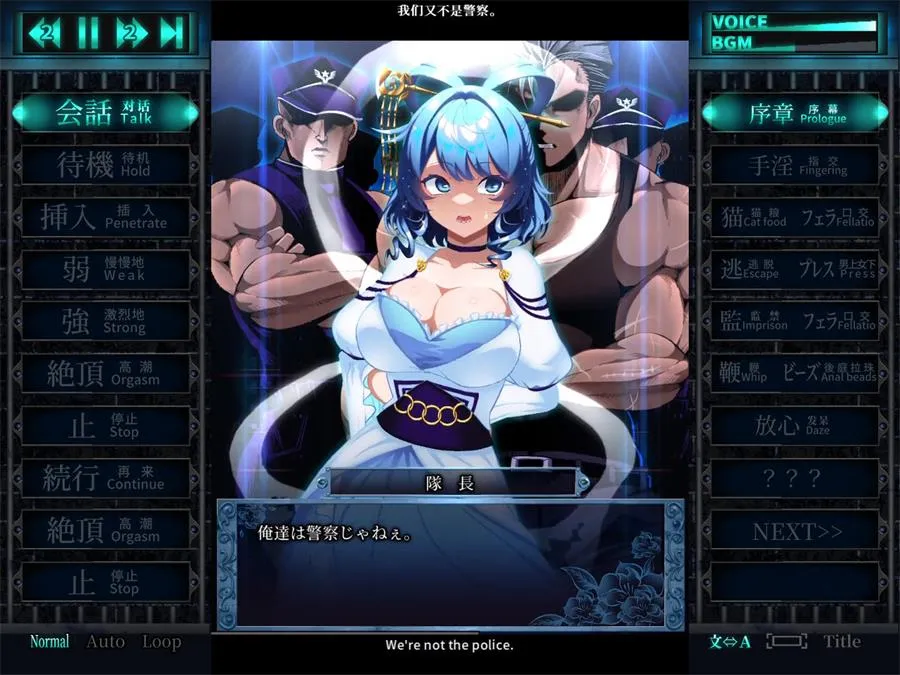Toggle the text language 文⇔A button
This screenshot has width=900, height=675.
click(x=730, y=642)
